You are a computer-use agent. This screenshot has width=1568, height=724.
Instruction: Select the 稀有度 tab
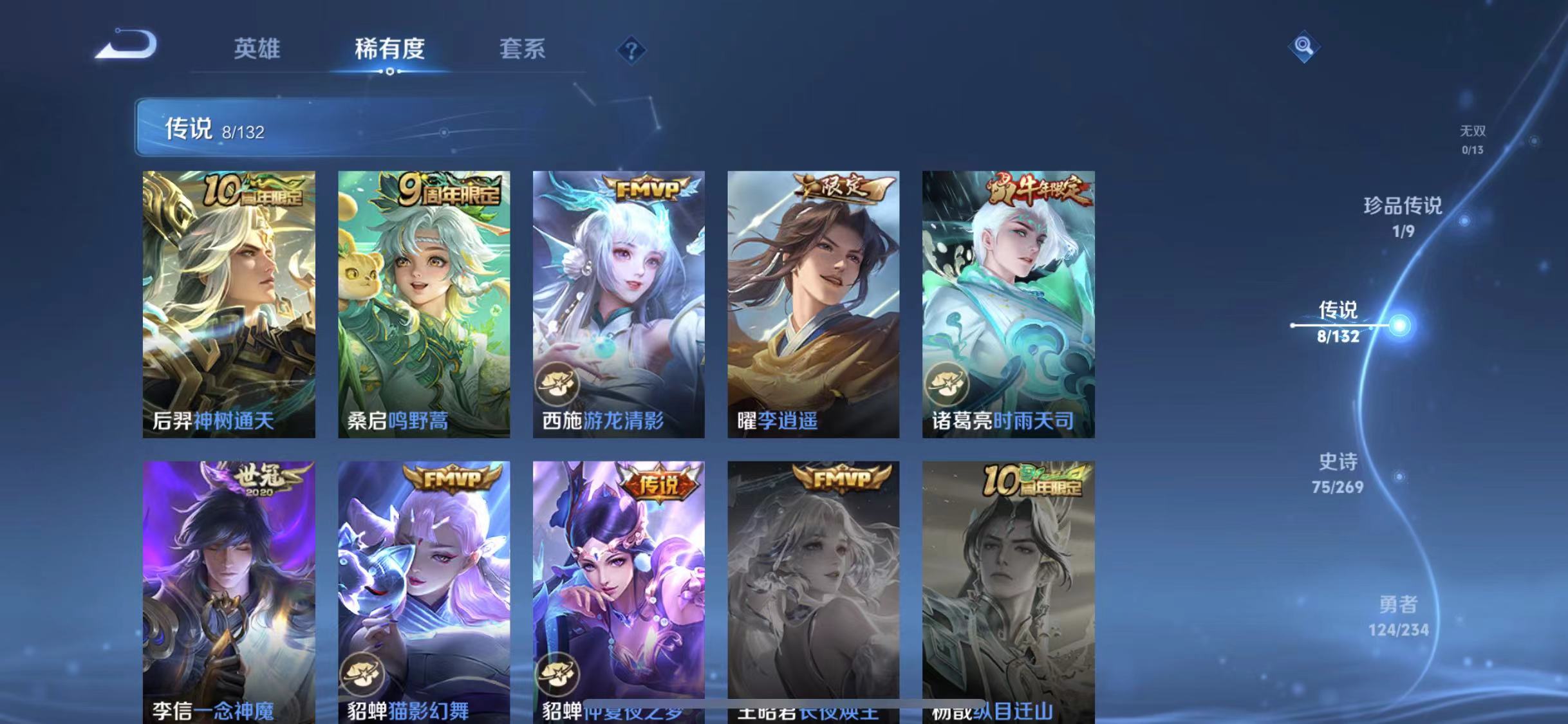tap(390, 49)
